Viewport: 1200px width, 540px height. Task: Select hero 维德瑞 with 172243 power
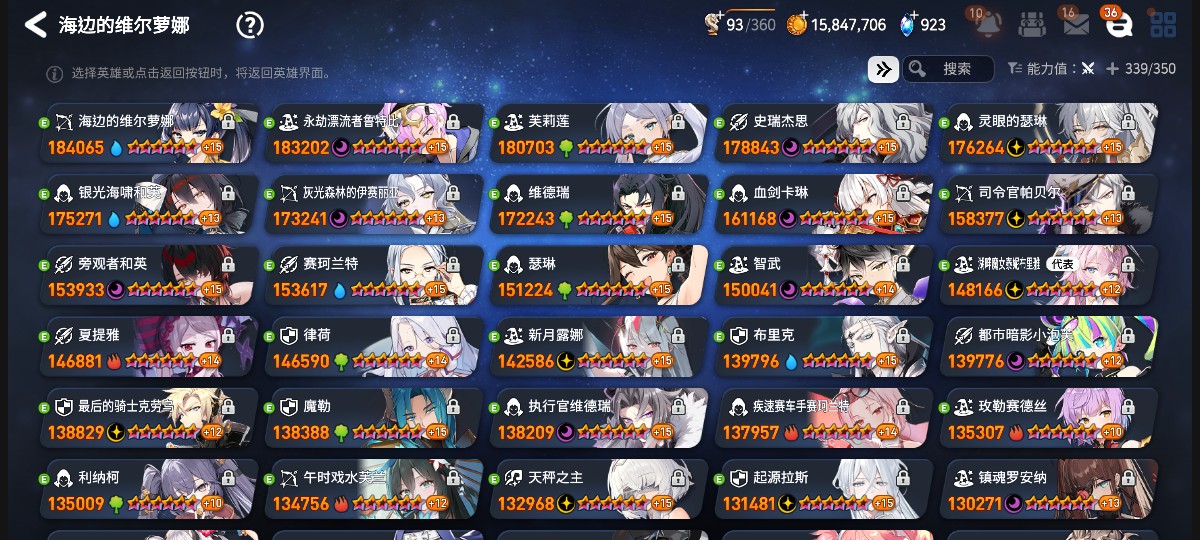(598, 205)
